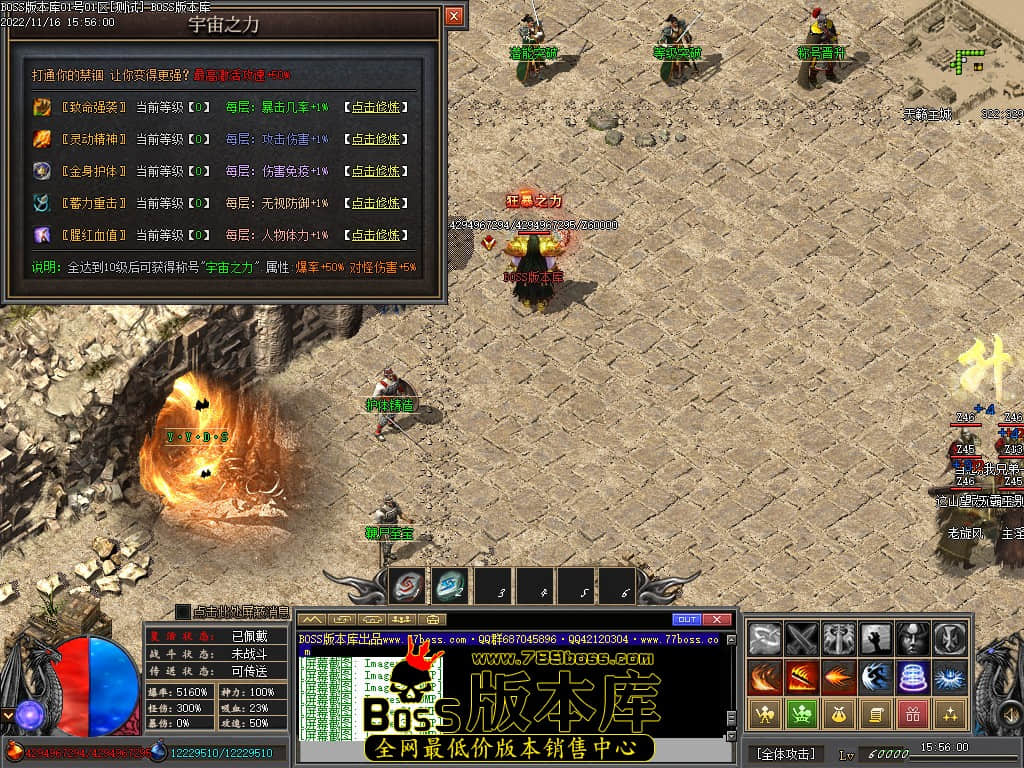Close the chat window with red X

pos(712,619)
